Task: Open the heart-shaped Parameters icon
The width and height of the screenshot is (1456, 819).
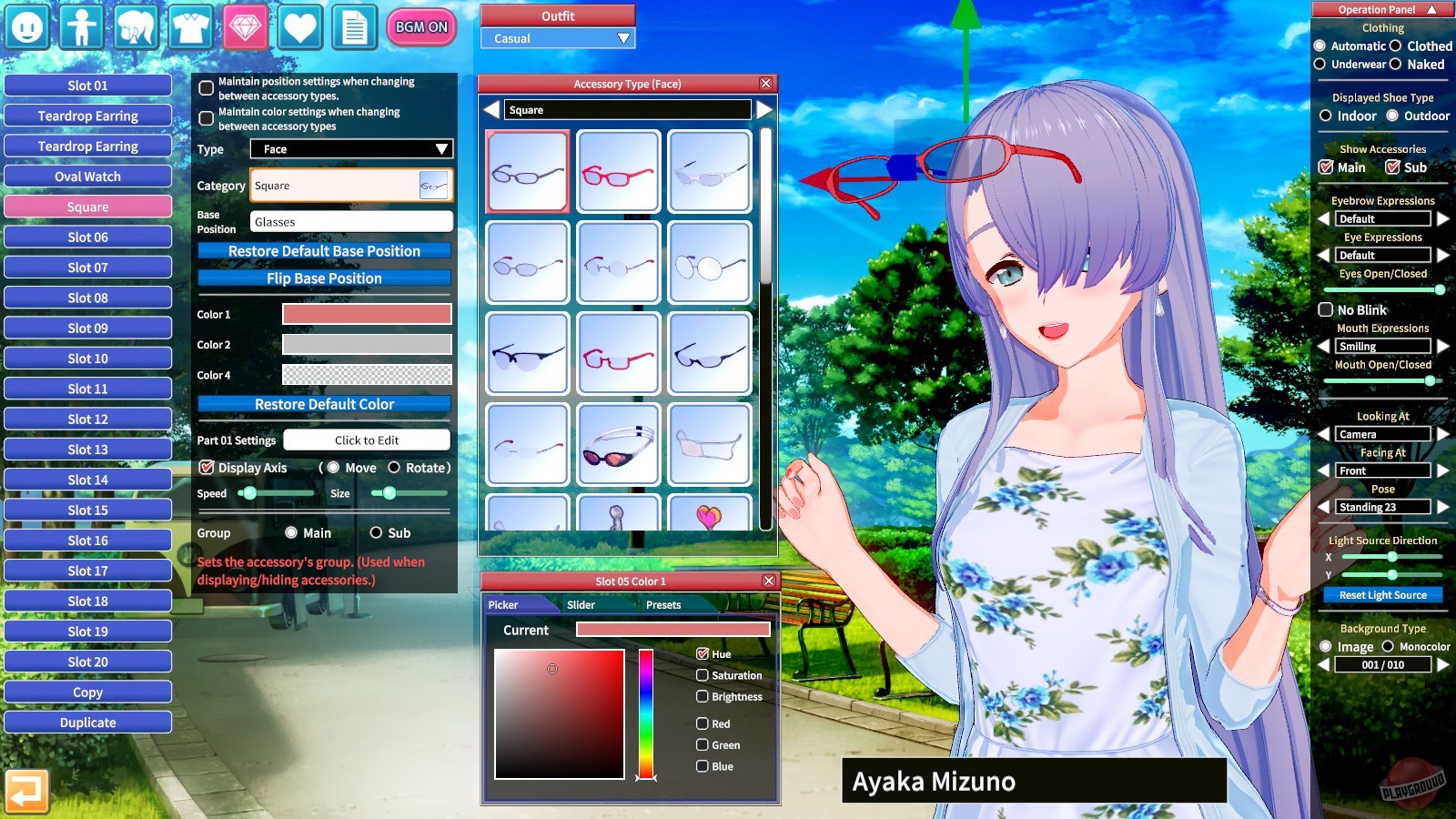Action: click(298, 27)
